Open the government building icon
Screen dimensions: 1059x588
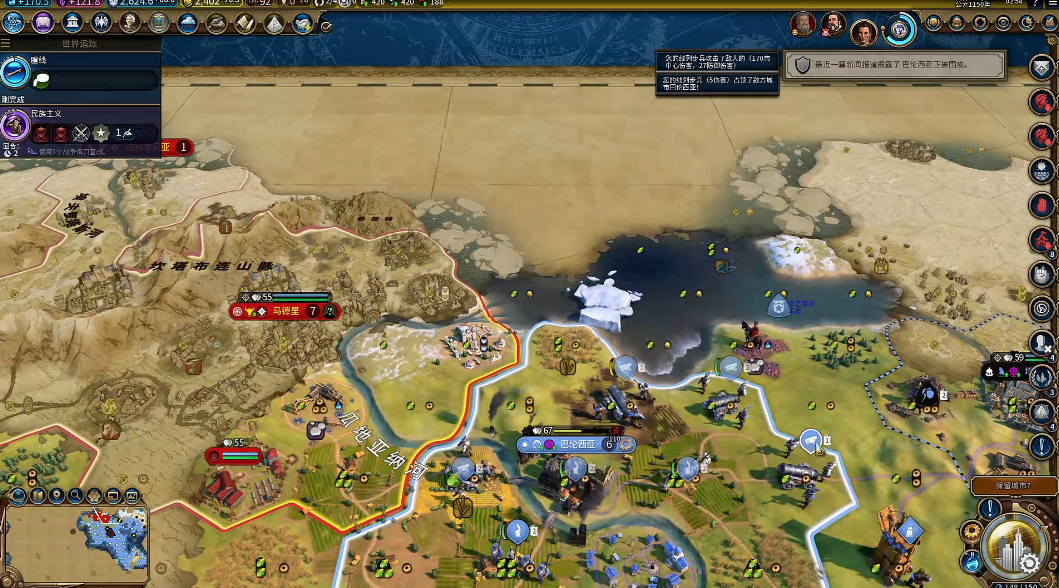pos(73,22)
